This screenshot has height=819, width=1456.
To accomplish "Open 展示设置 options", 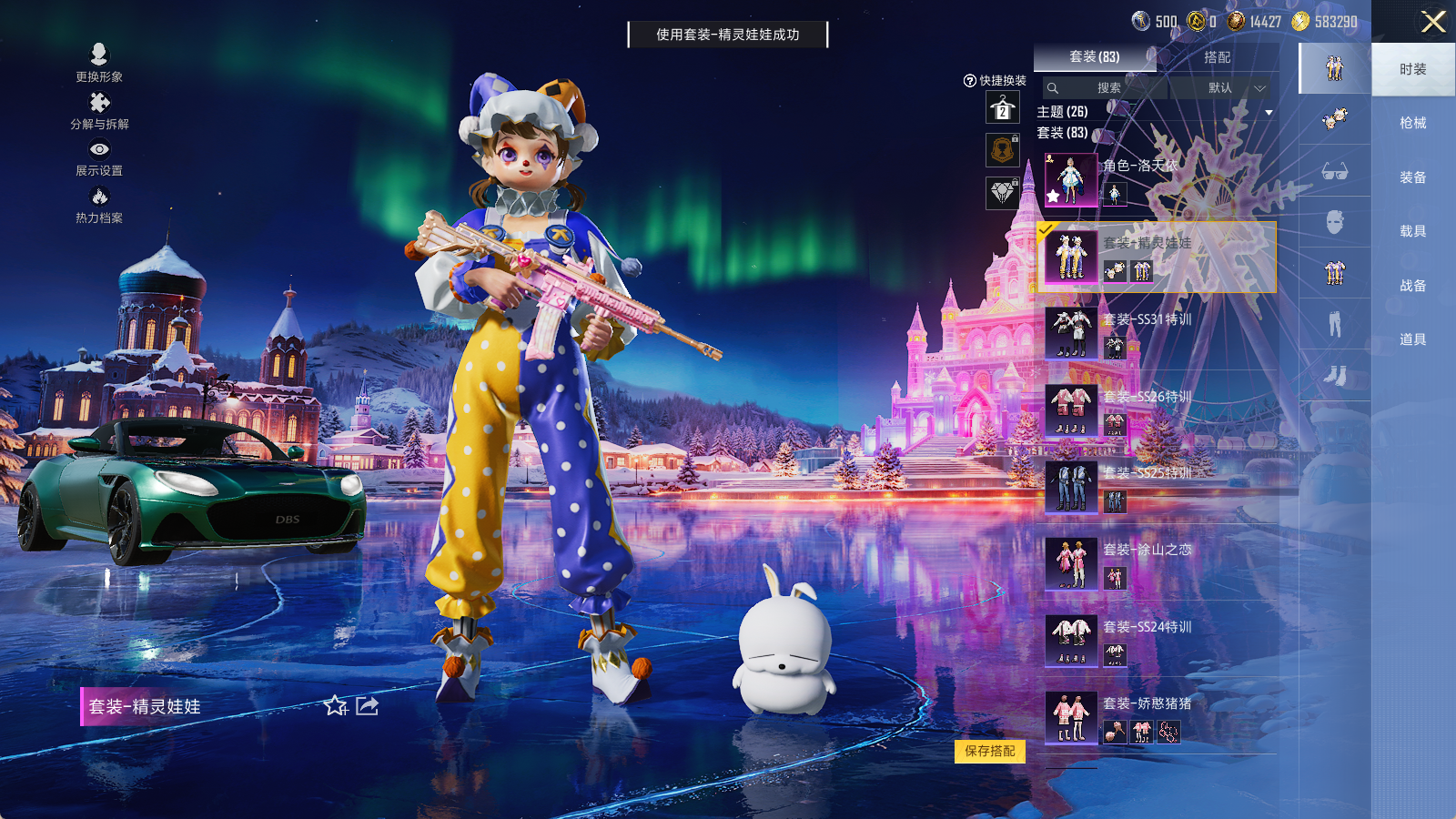I will coord(98,161).
